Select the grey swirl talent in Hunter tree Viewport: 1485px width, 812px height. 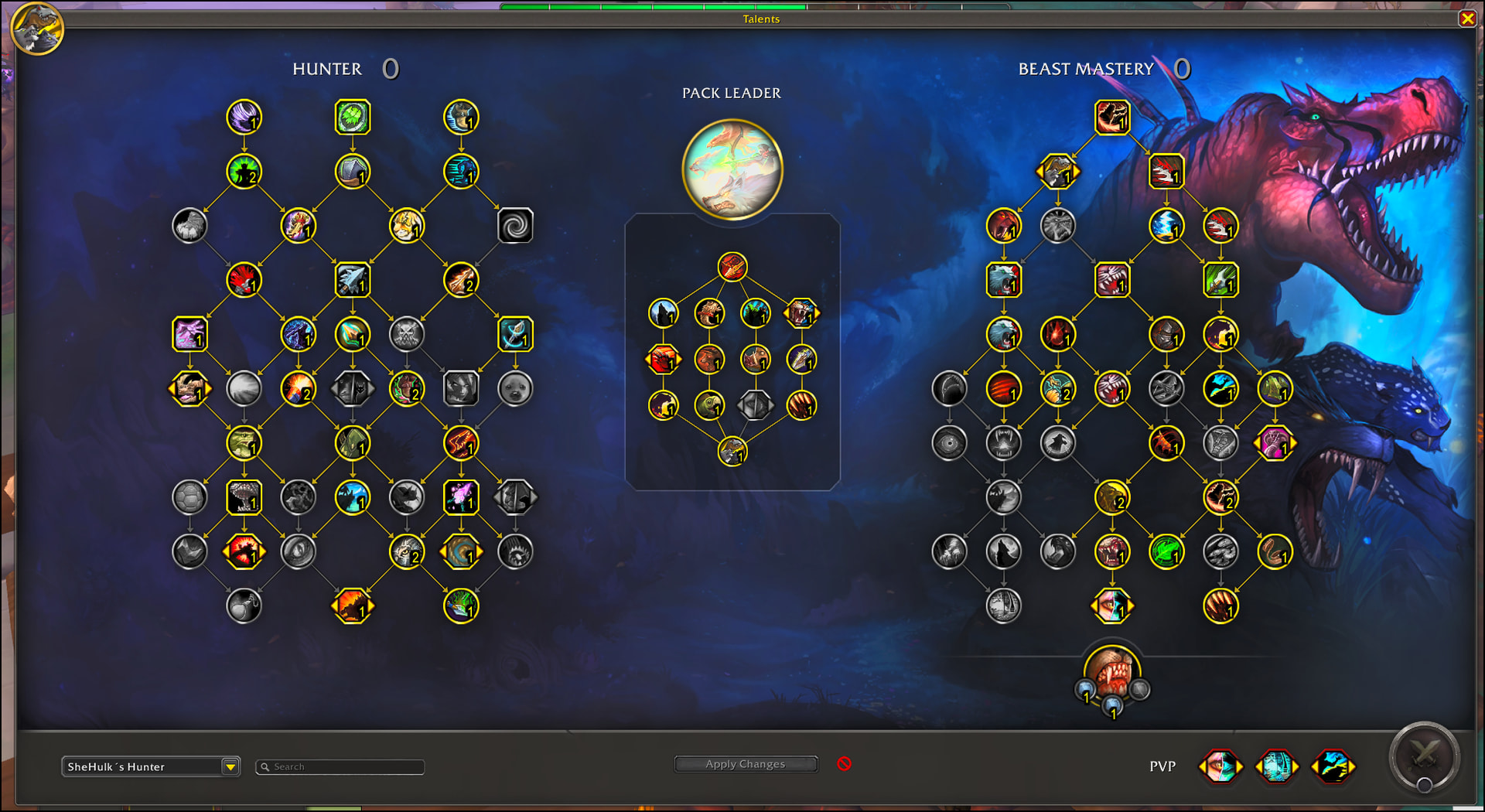pyautogui.click(x=515, y=226)
